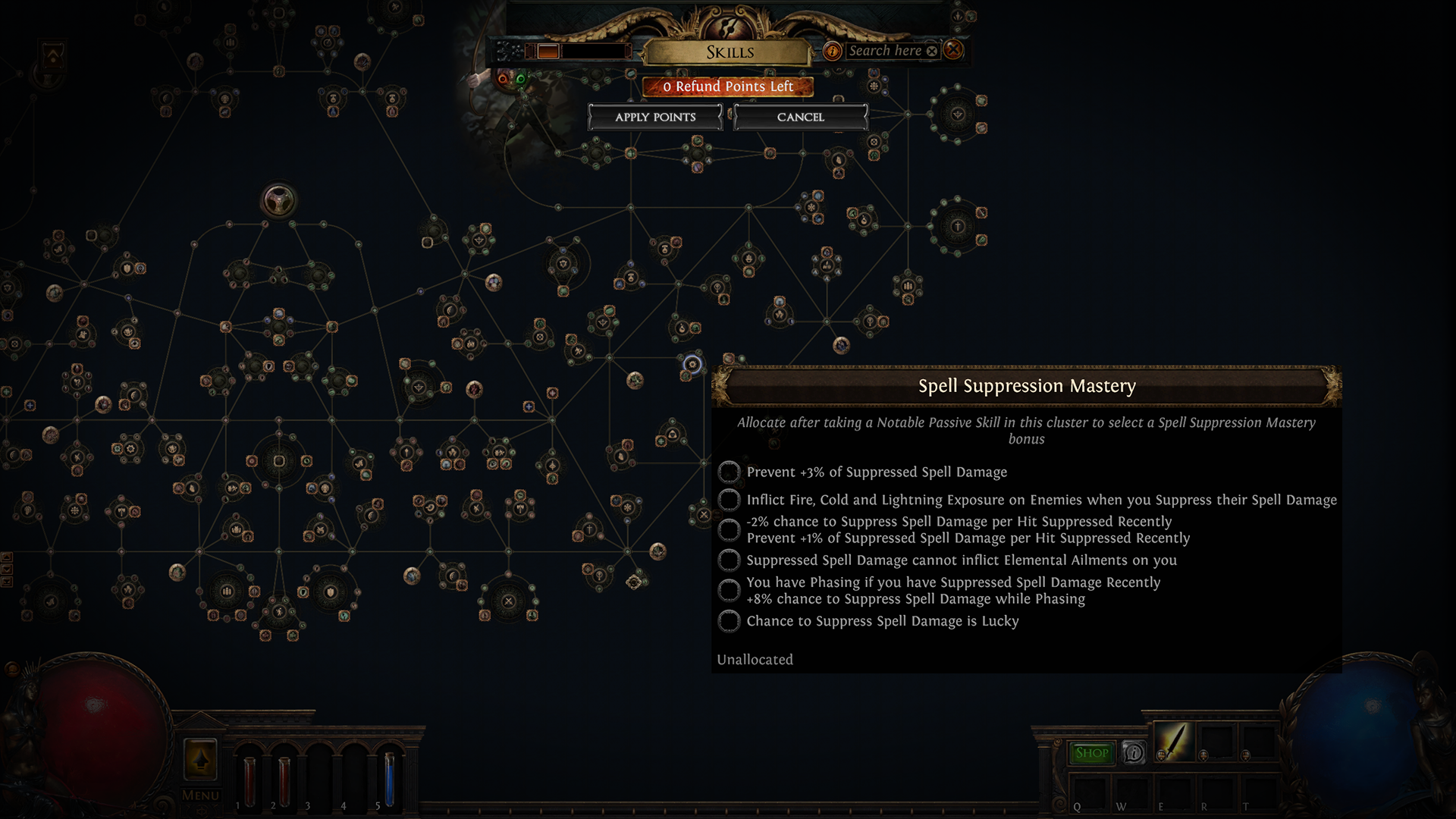Click the info icon next to the Shop button
Viewport: 1456px width, 819px height.
tap(1134, 753)
